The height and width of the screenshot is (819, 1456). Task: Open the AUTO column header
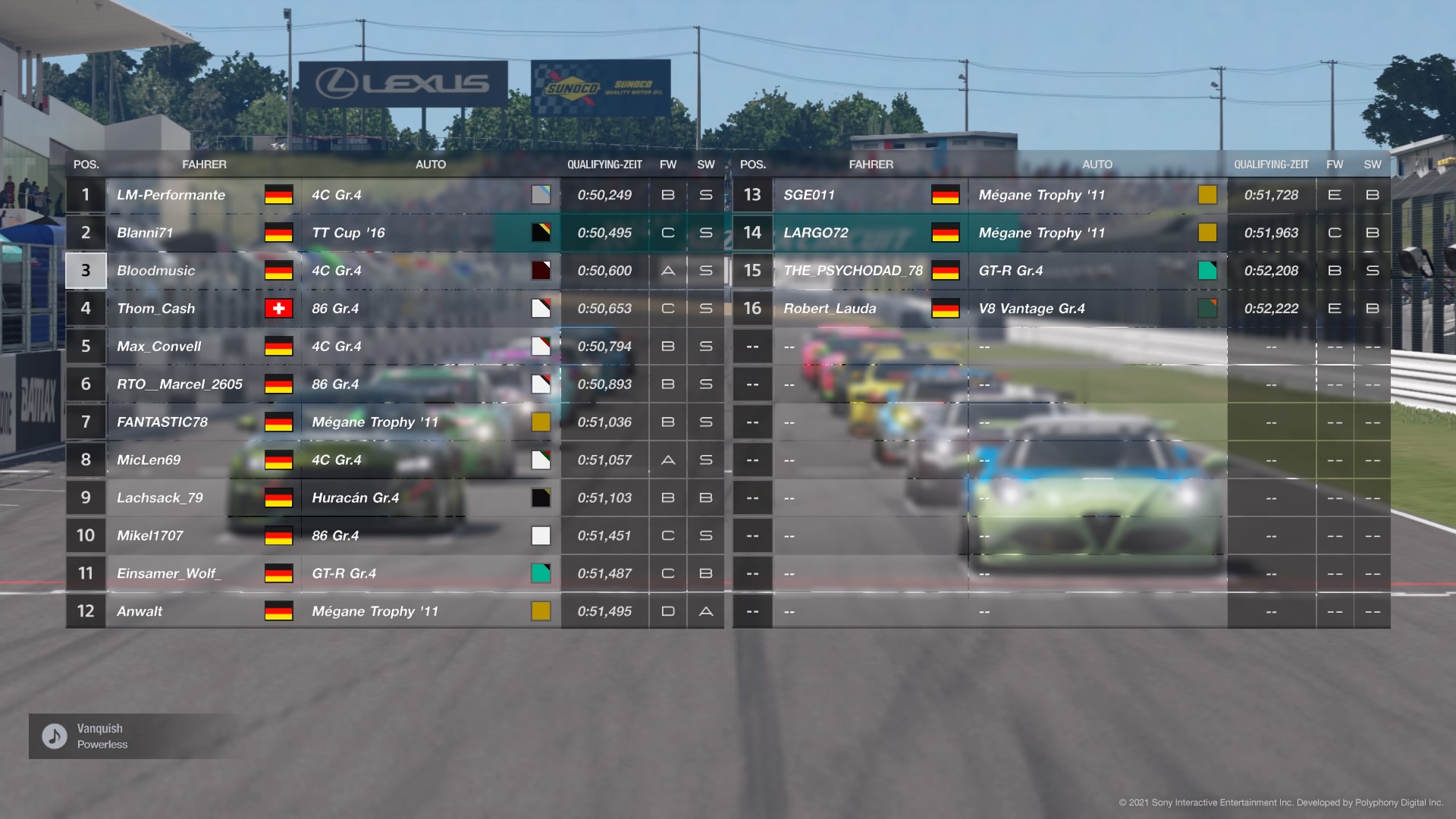pos(432,164)
